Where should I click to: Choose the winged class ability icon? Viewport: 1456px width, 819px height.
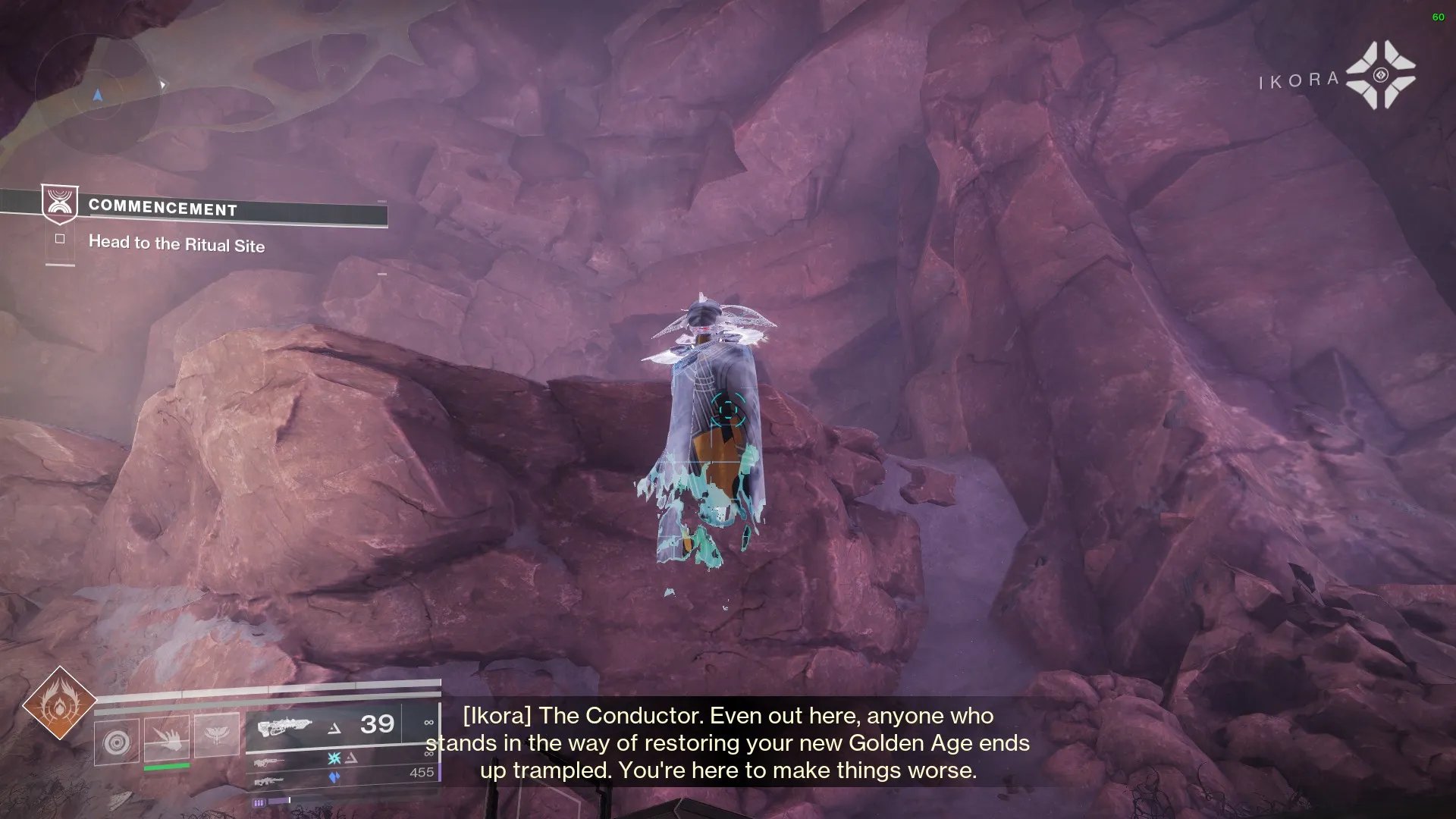coord(216,735)
